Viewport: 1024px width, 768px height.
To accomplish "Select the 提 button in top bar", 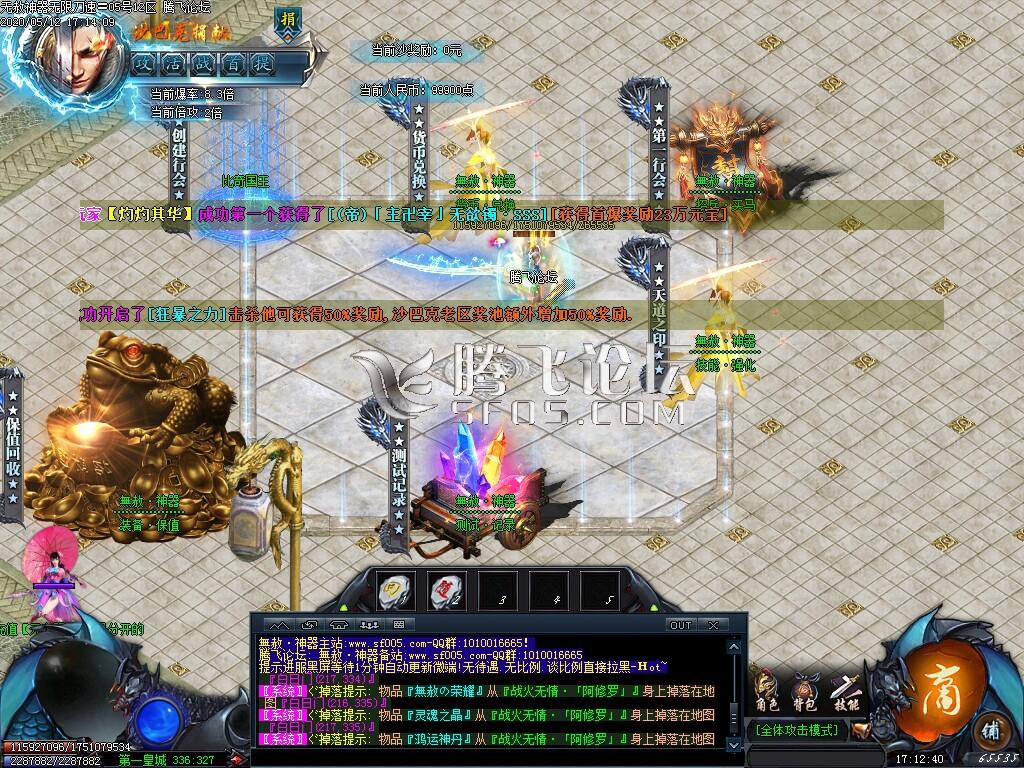I will coord(263,63).
